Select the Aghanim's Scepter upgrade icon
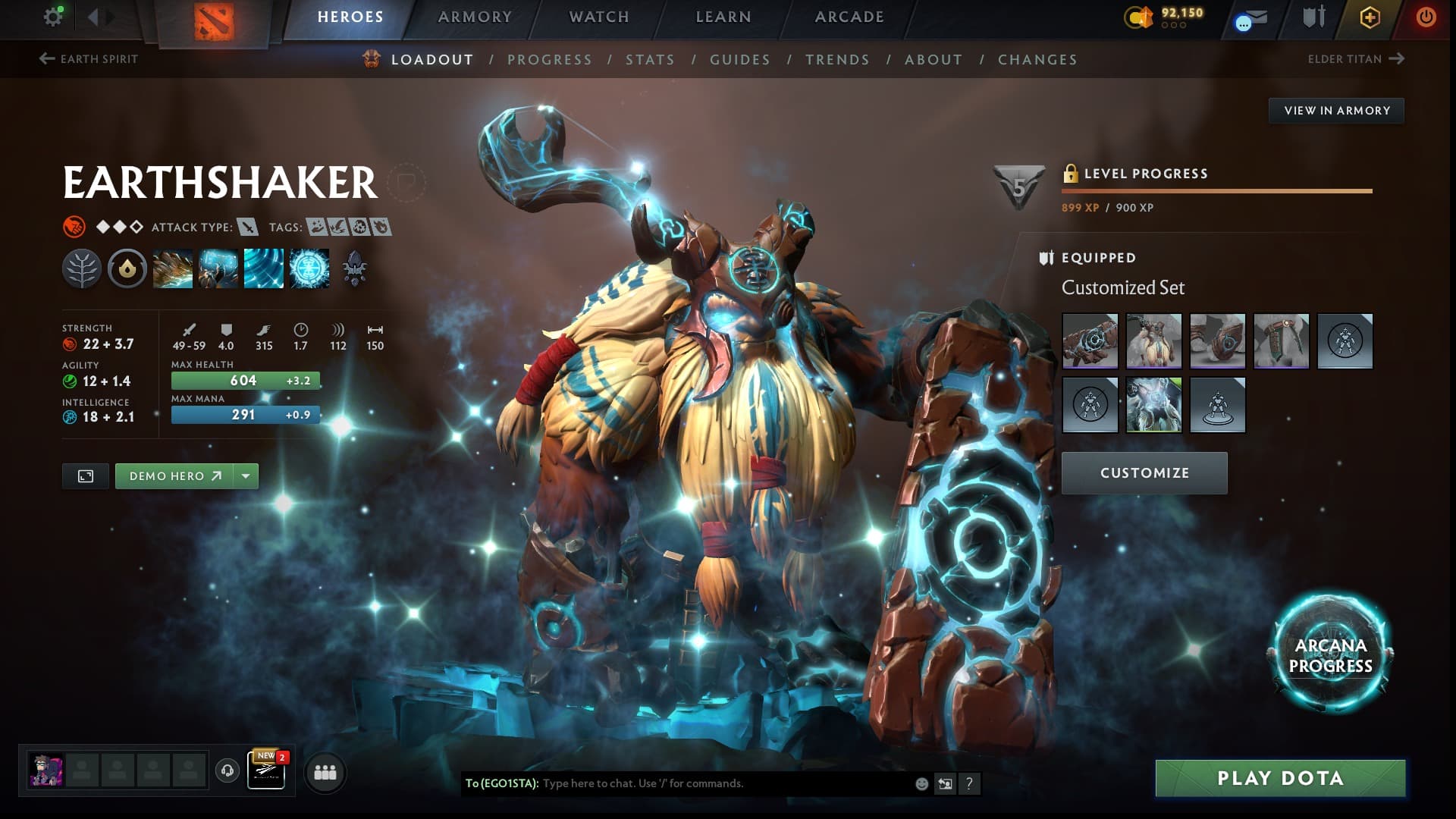 tap(356, 268)
